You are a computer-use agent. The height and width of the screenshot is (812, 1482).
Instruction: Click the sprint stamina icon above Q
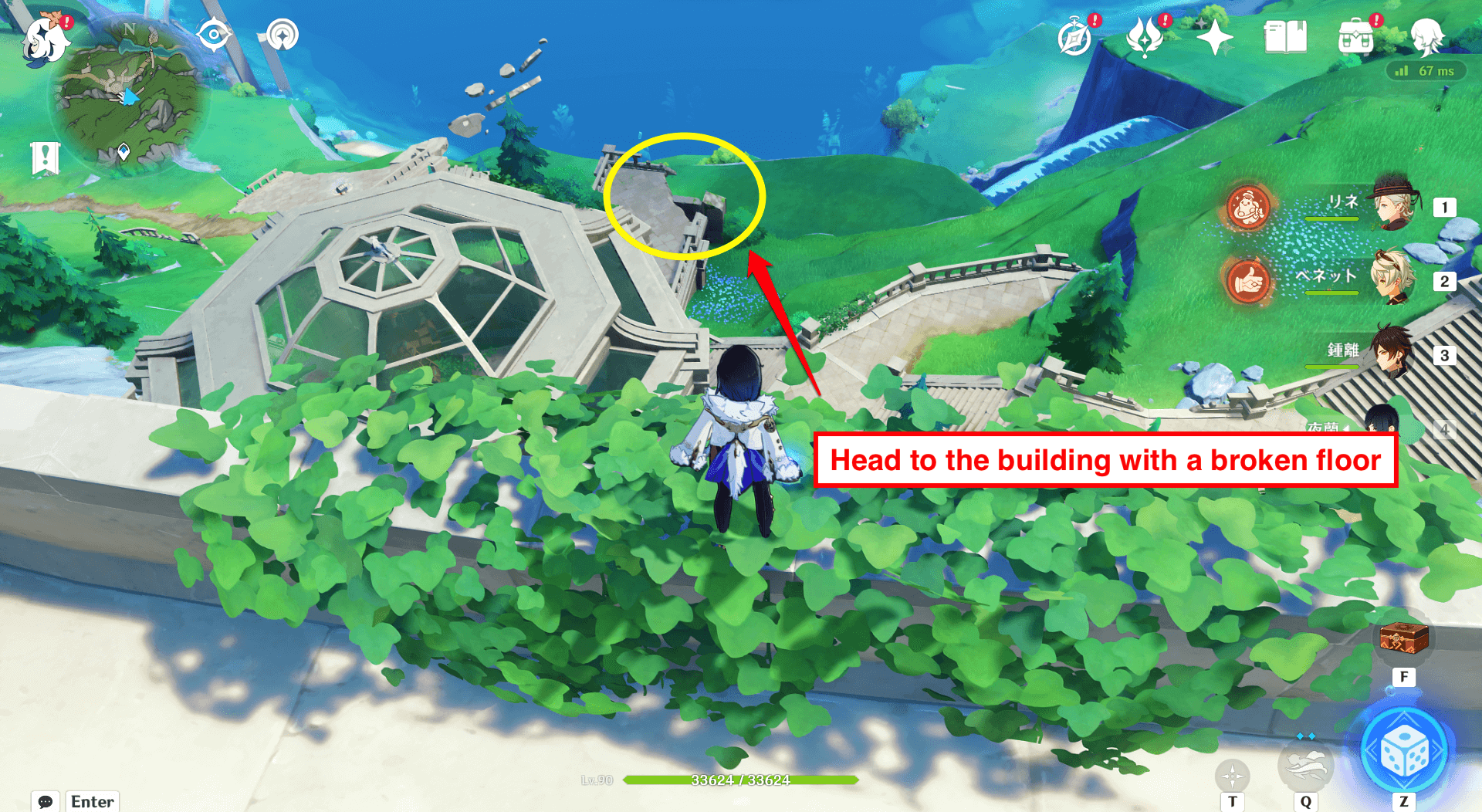[1307, 765]
